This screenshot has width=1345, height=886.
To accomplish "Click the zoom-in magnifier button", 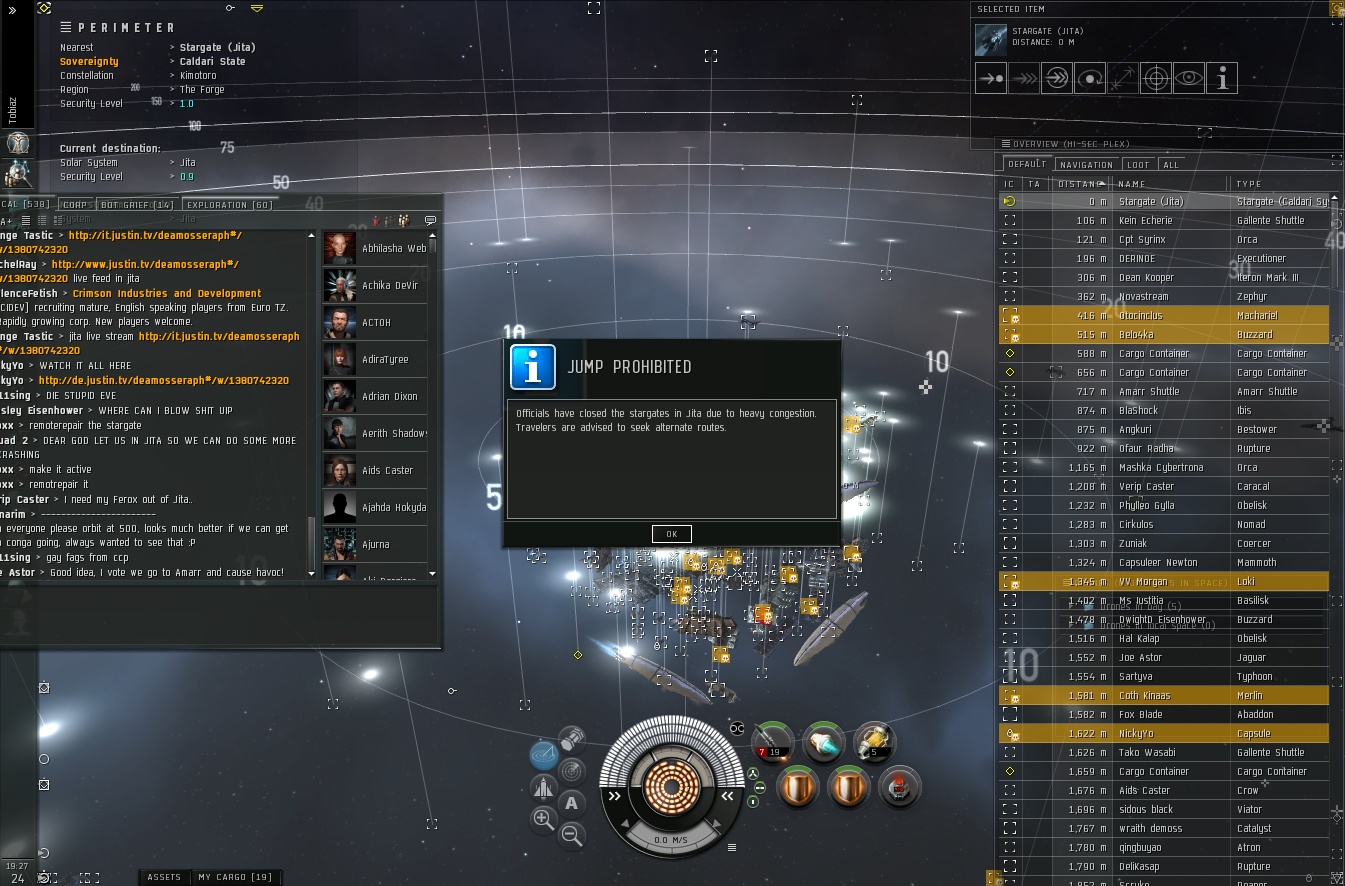I will click(x=543, y=820).
